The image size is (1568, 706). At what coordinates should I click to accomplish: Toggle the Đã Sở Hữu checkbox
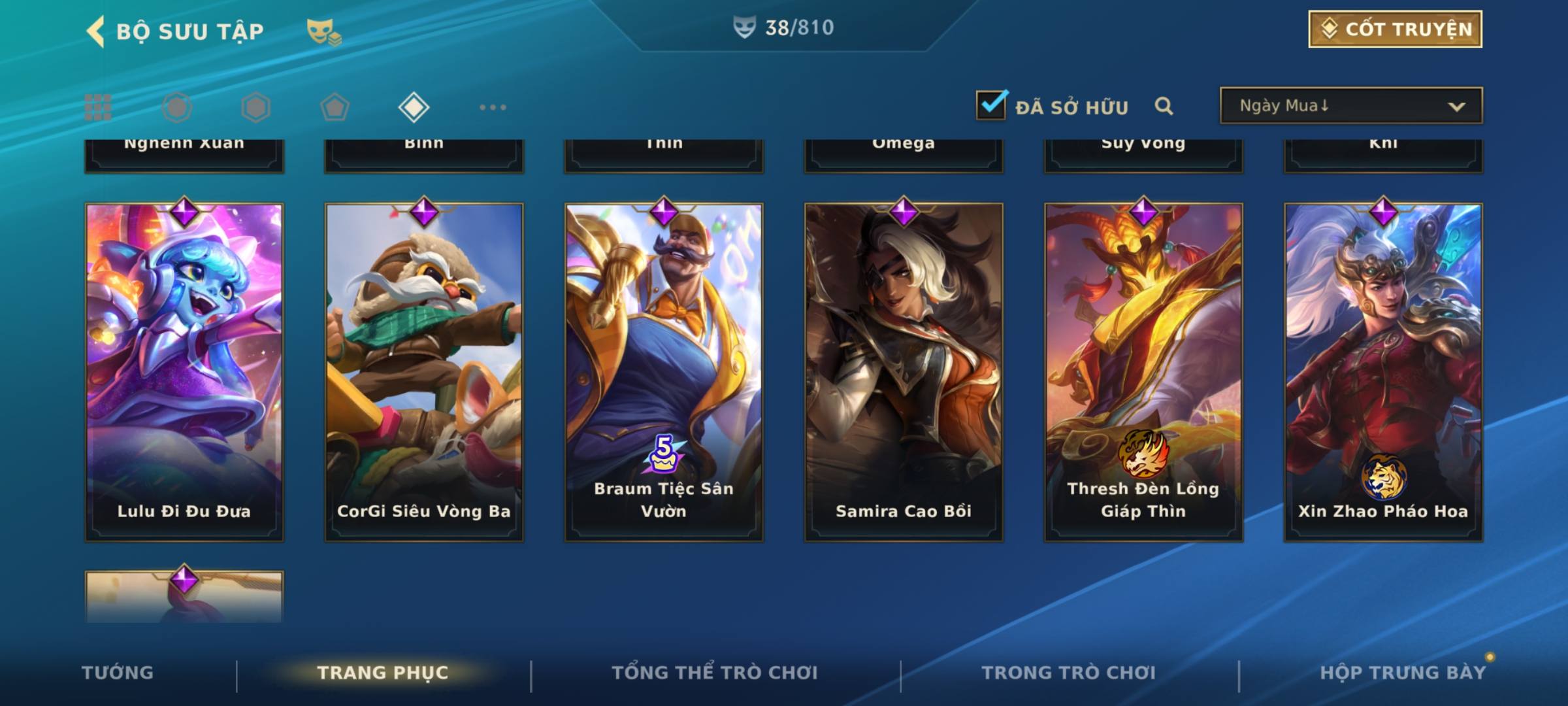click(991, 105)
